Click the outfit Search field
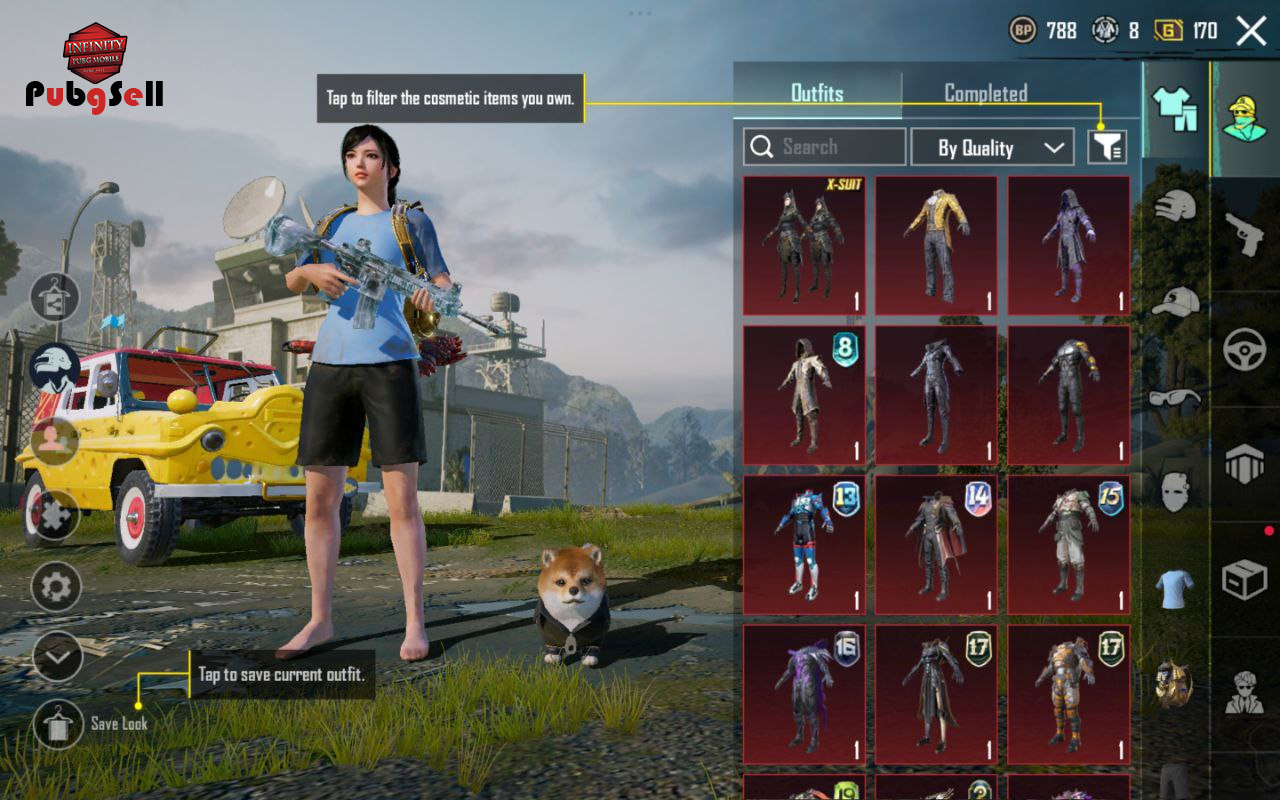The height and width of the screenshot is (800, 1280). (825, 147)
